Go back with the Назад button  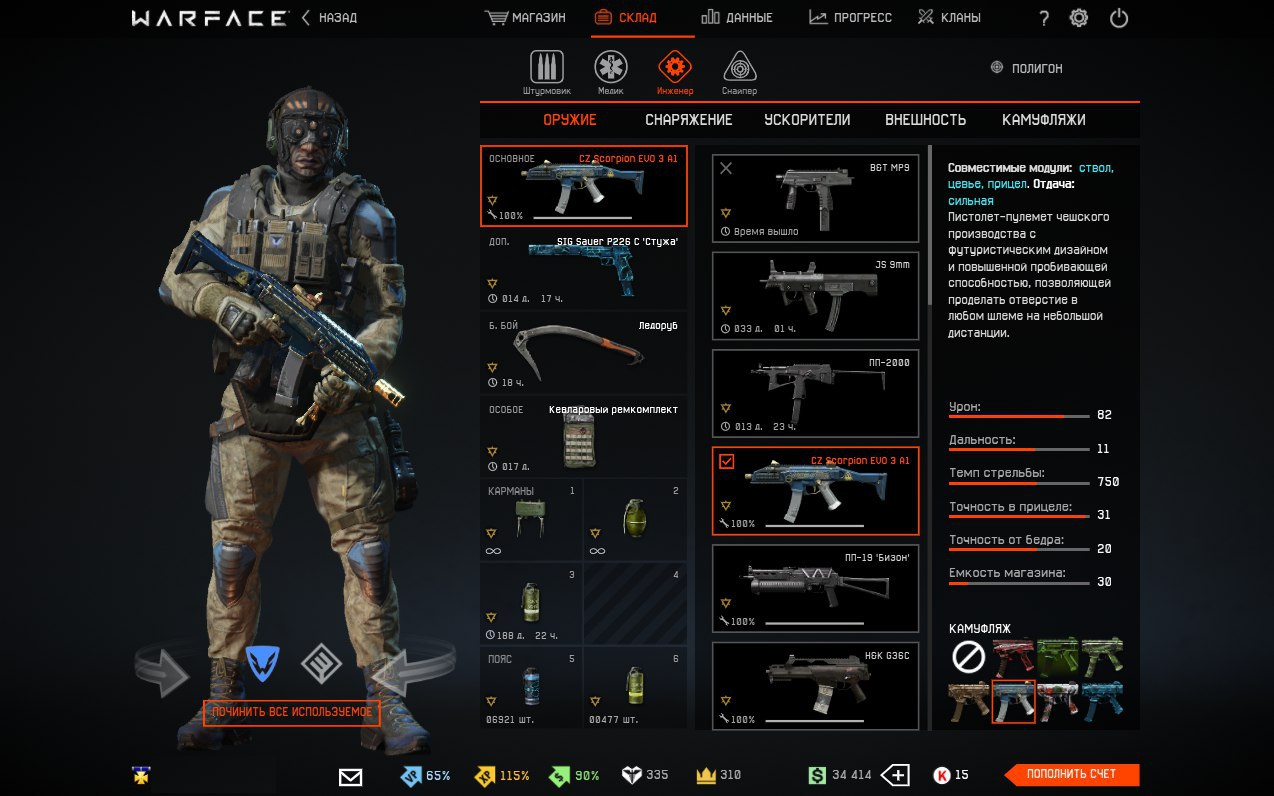329,18
